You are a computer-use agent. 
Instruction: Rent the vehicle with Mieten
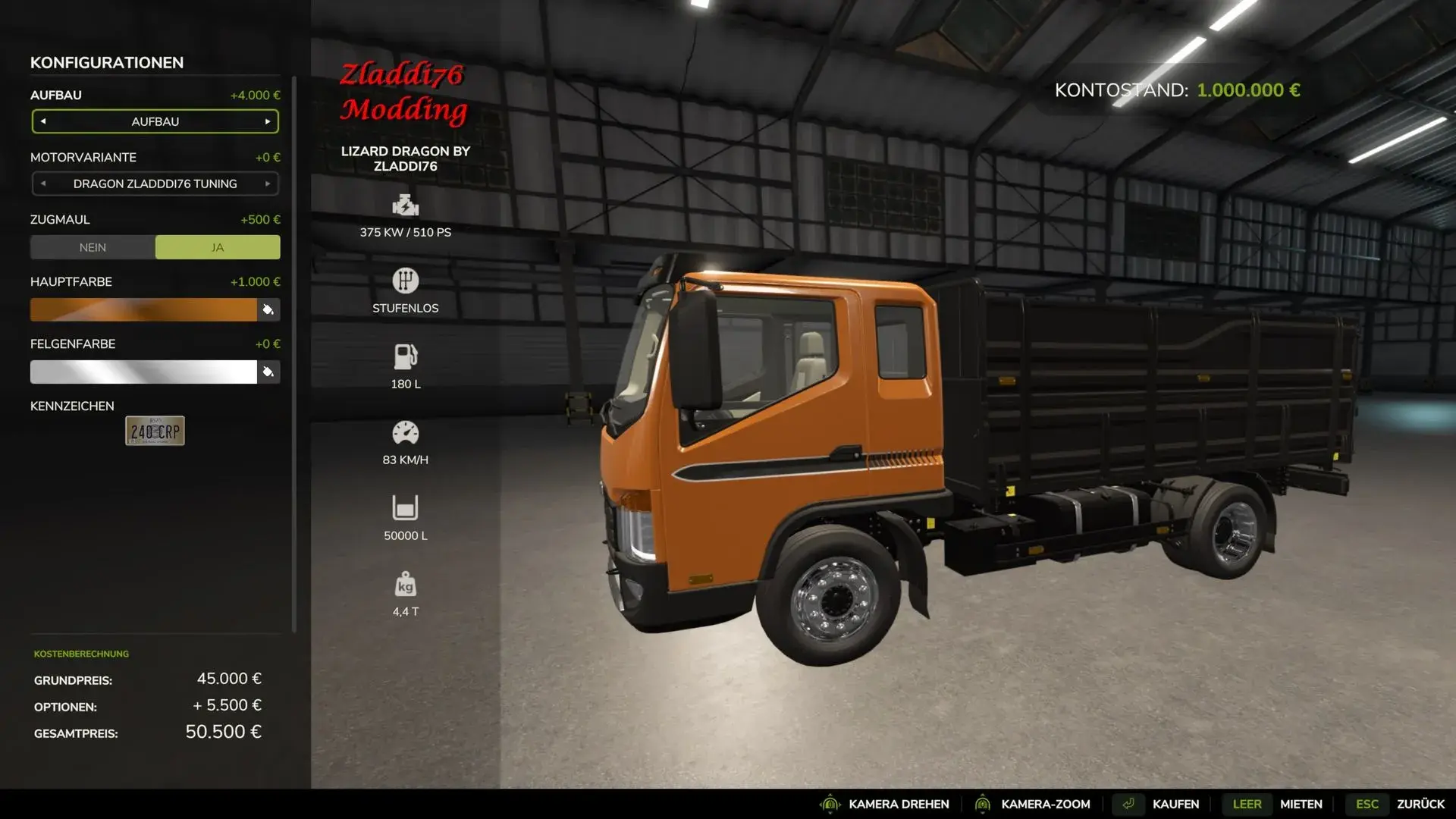point(1301,804)
